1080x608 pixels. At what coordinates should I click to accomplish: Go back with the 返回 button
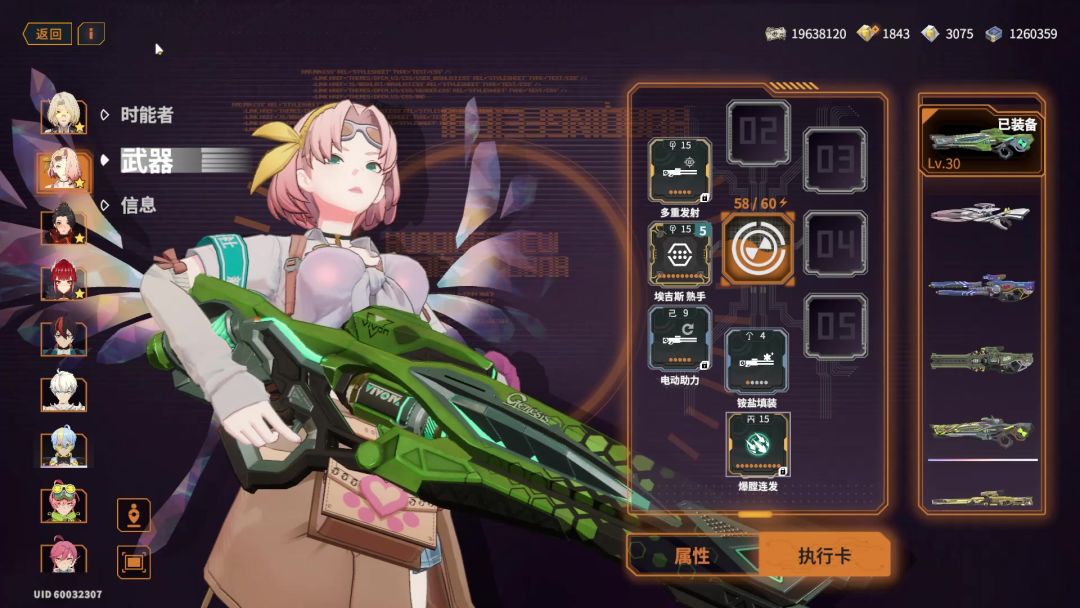click(47, 34)
